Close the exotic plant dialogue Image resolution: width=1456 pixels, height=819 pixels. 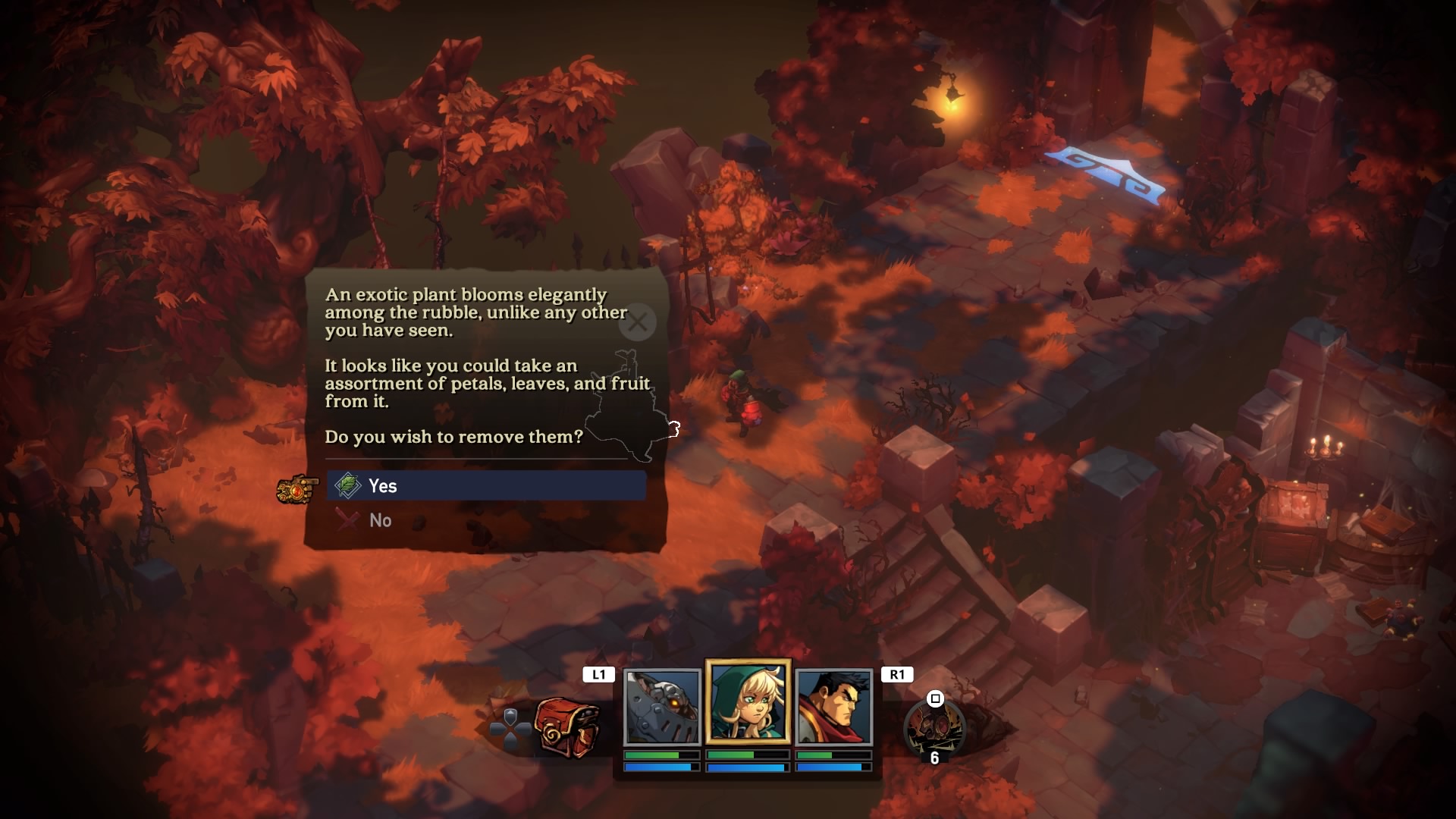[637, 322]
